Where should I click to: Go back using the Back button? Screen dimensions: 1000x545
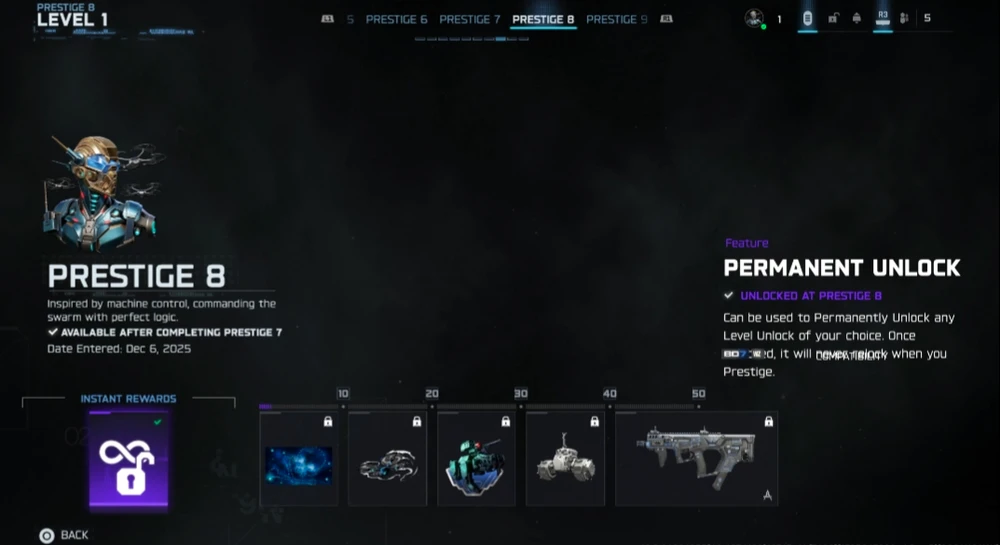tap(64, 535)
